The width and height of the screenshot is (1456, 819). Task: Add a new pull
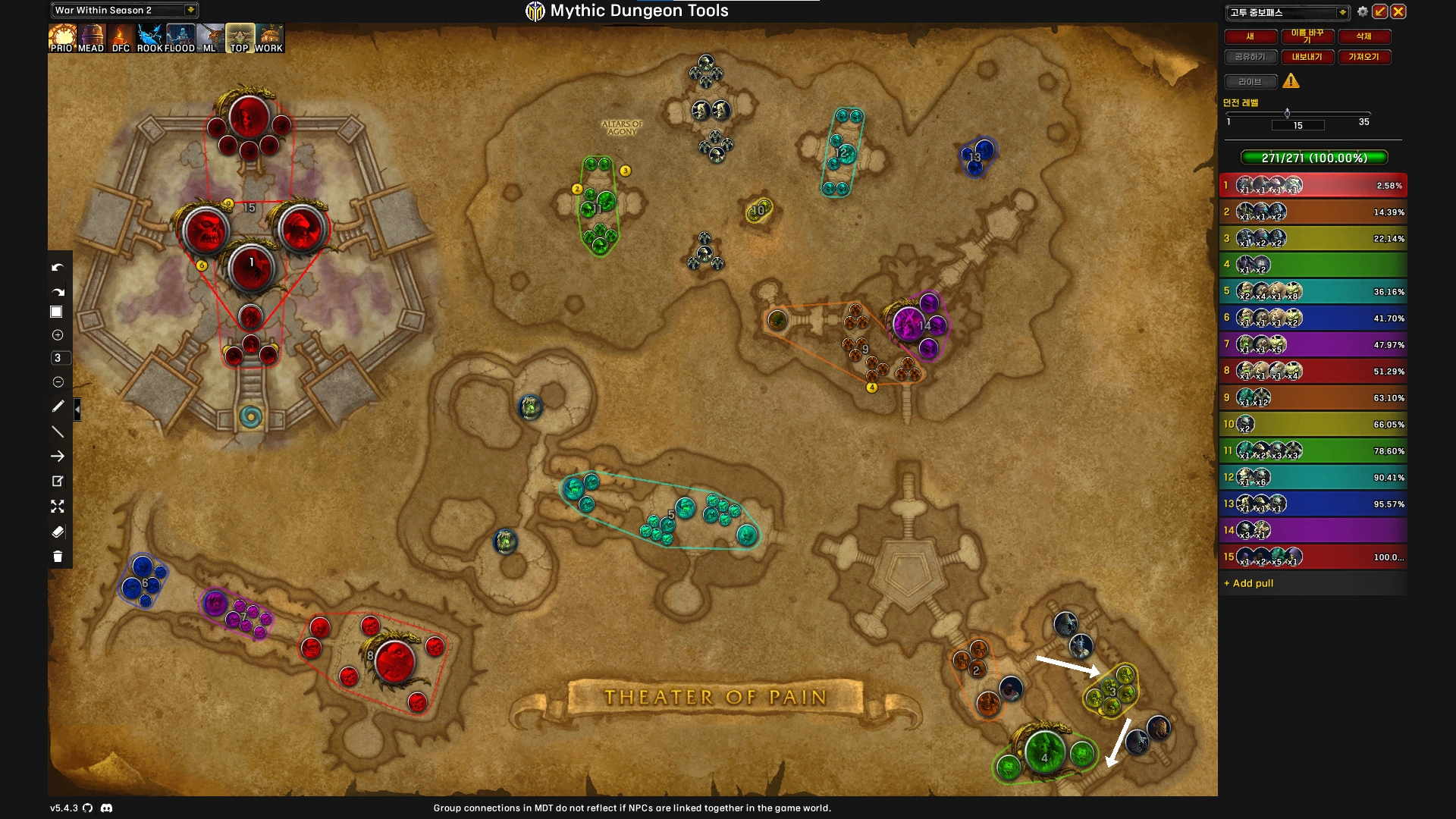1249,583
